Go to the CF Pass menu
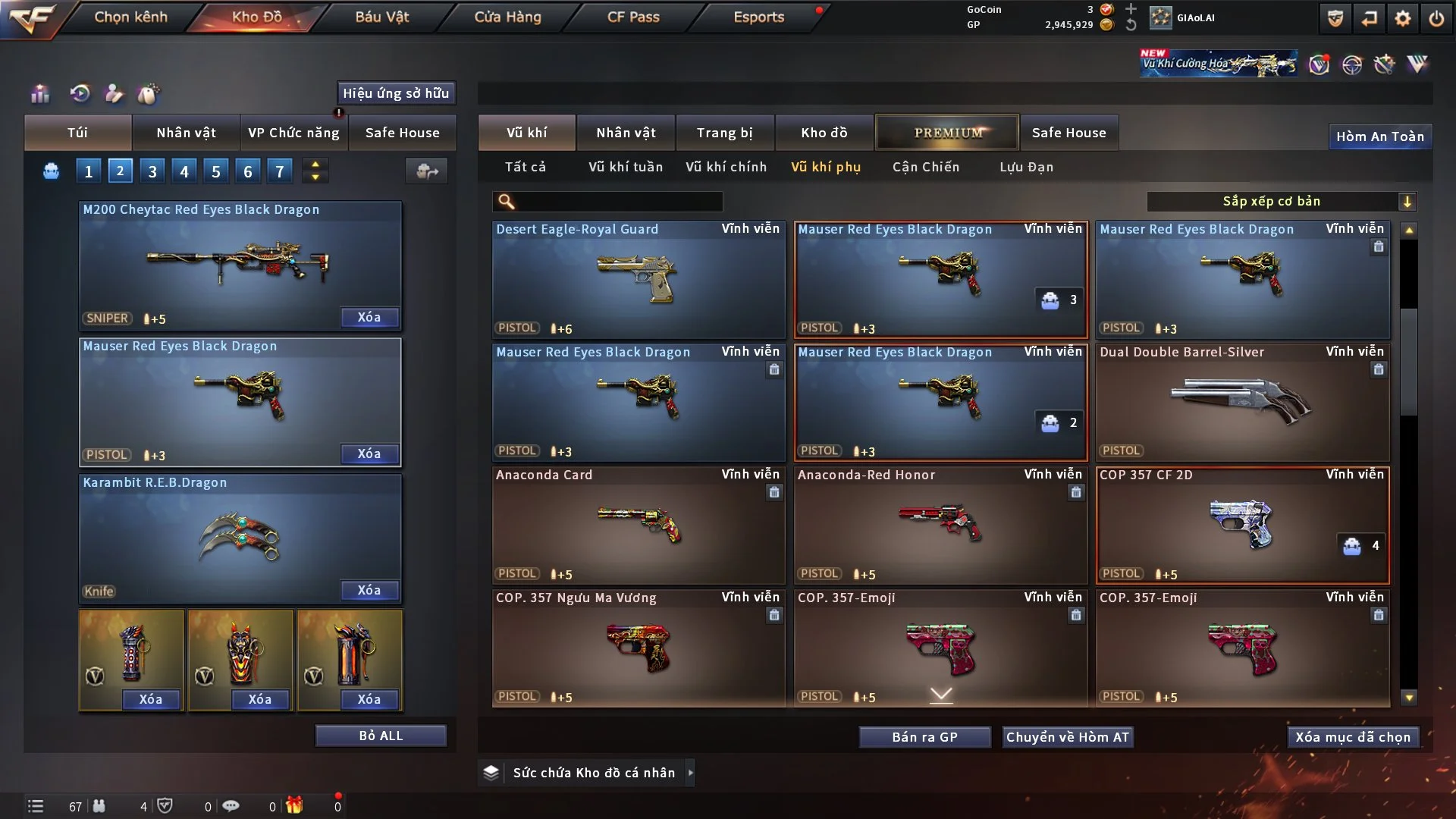 633,17
